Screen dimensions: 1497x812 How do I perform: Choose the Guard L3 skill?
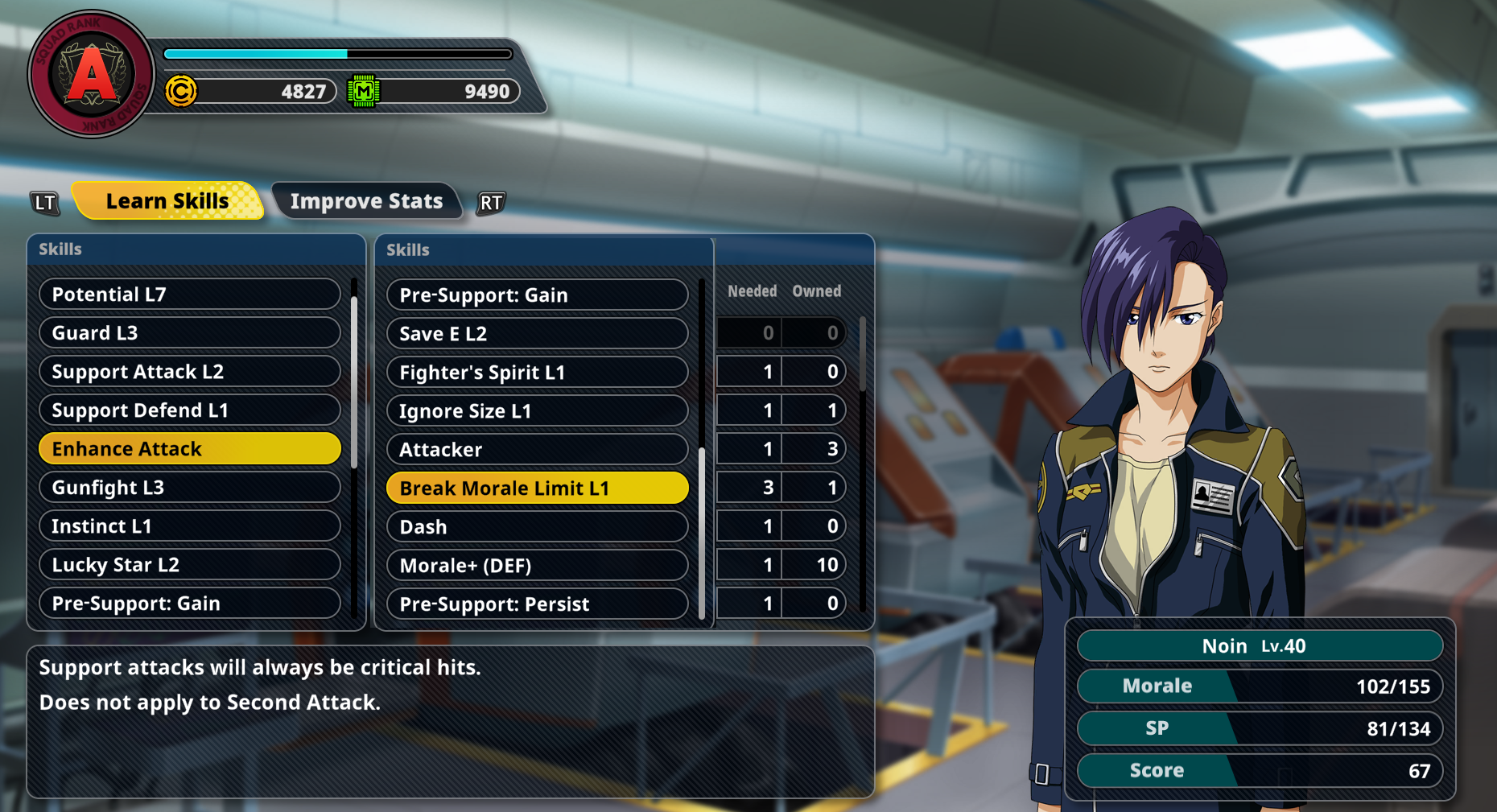click(x=189, y=333)
